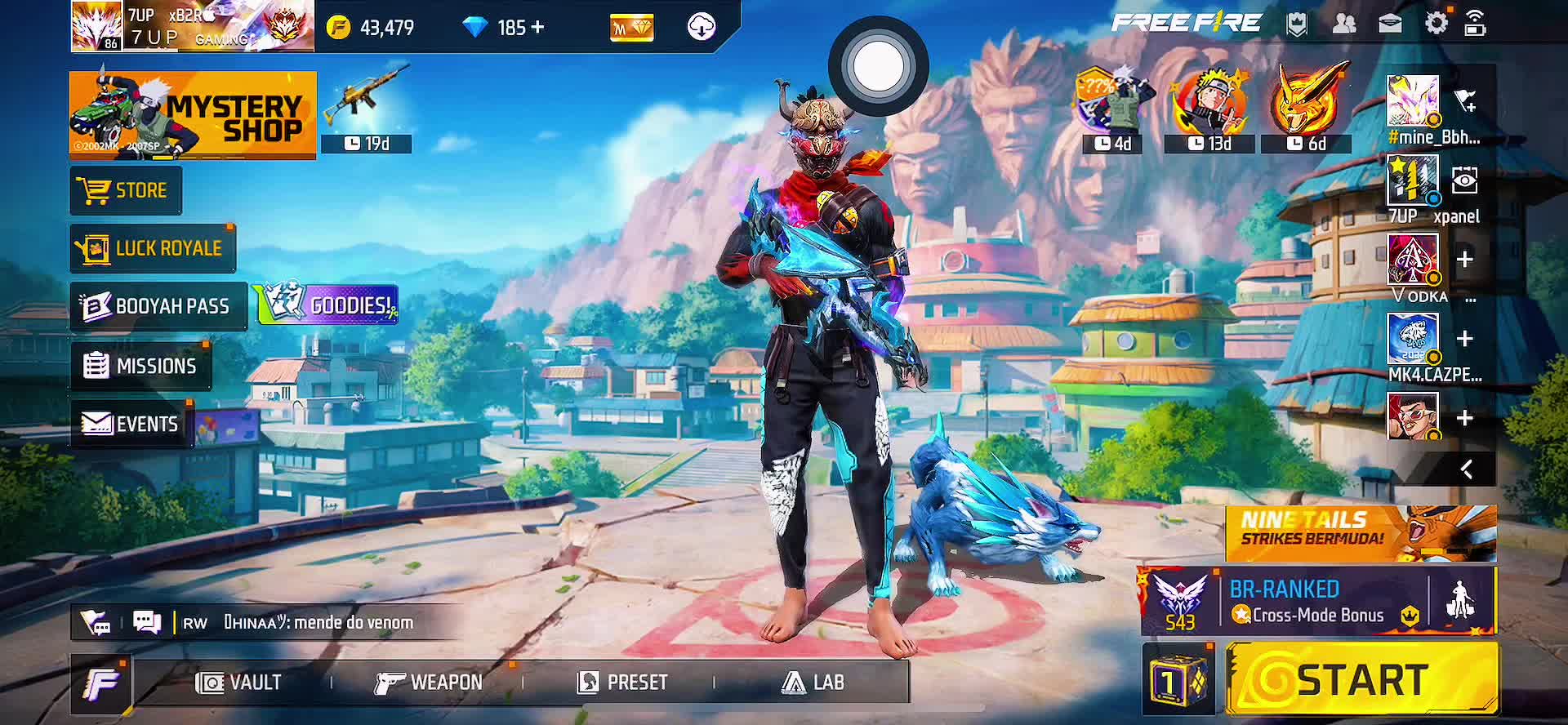Image resolution: width=1568 pixels, height=725 pixels.
Task: Tap the Goodies promo button
Action: coord(328,305)
